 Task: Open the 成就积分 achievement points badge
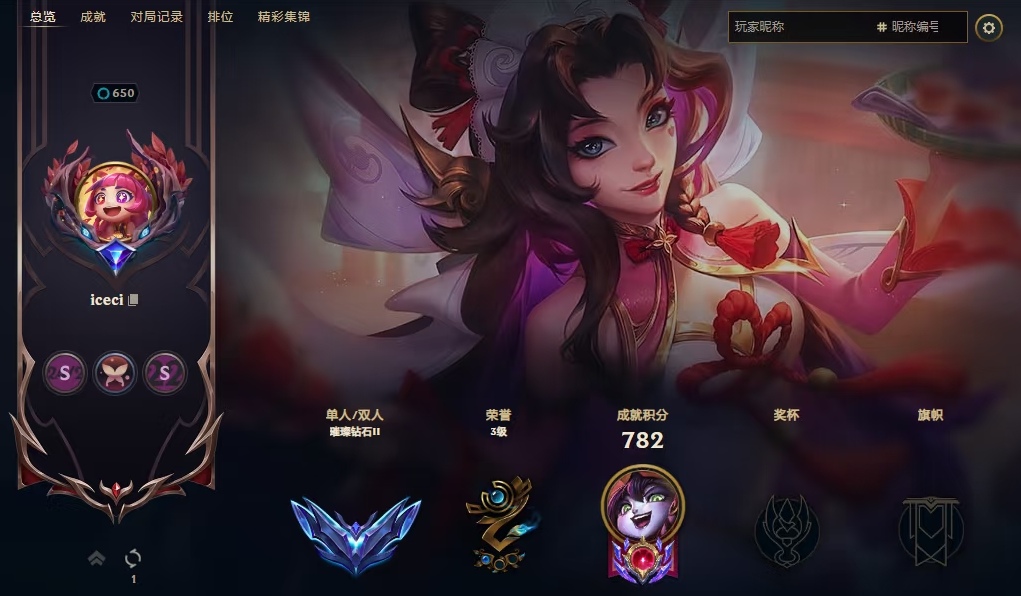643,522
